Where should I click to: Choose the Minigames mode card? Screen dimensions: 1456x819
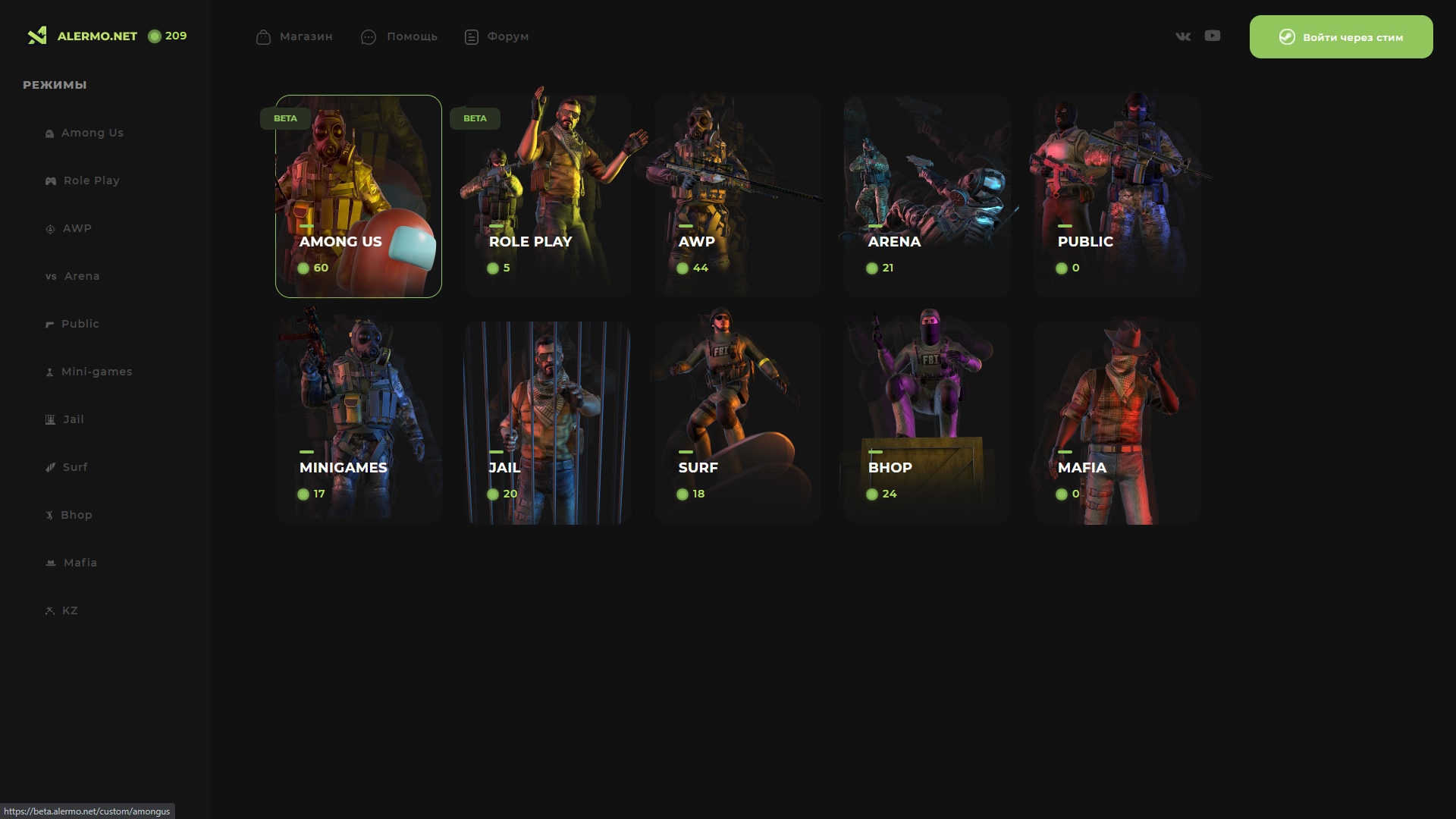click(x=359, y=422)
